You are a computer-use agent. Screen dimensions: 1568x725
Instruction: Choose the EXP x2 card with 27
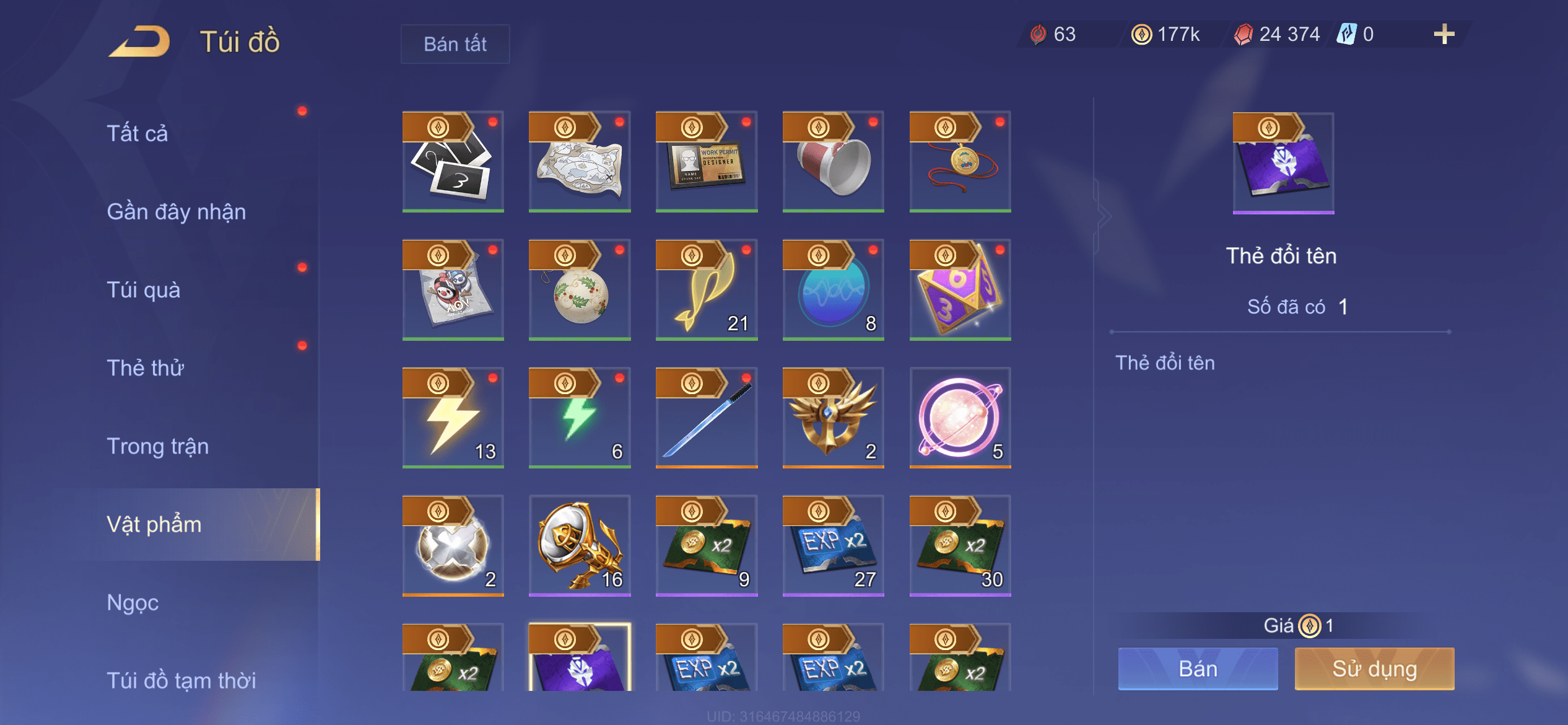(x=834, y=546)
